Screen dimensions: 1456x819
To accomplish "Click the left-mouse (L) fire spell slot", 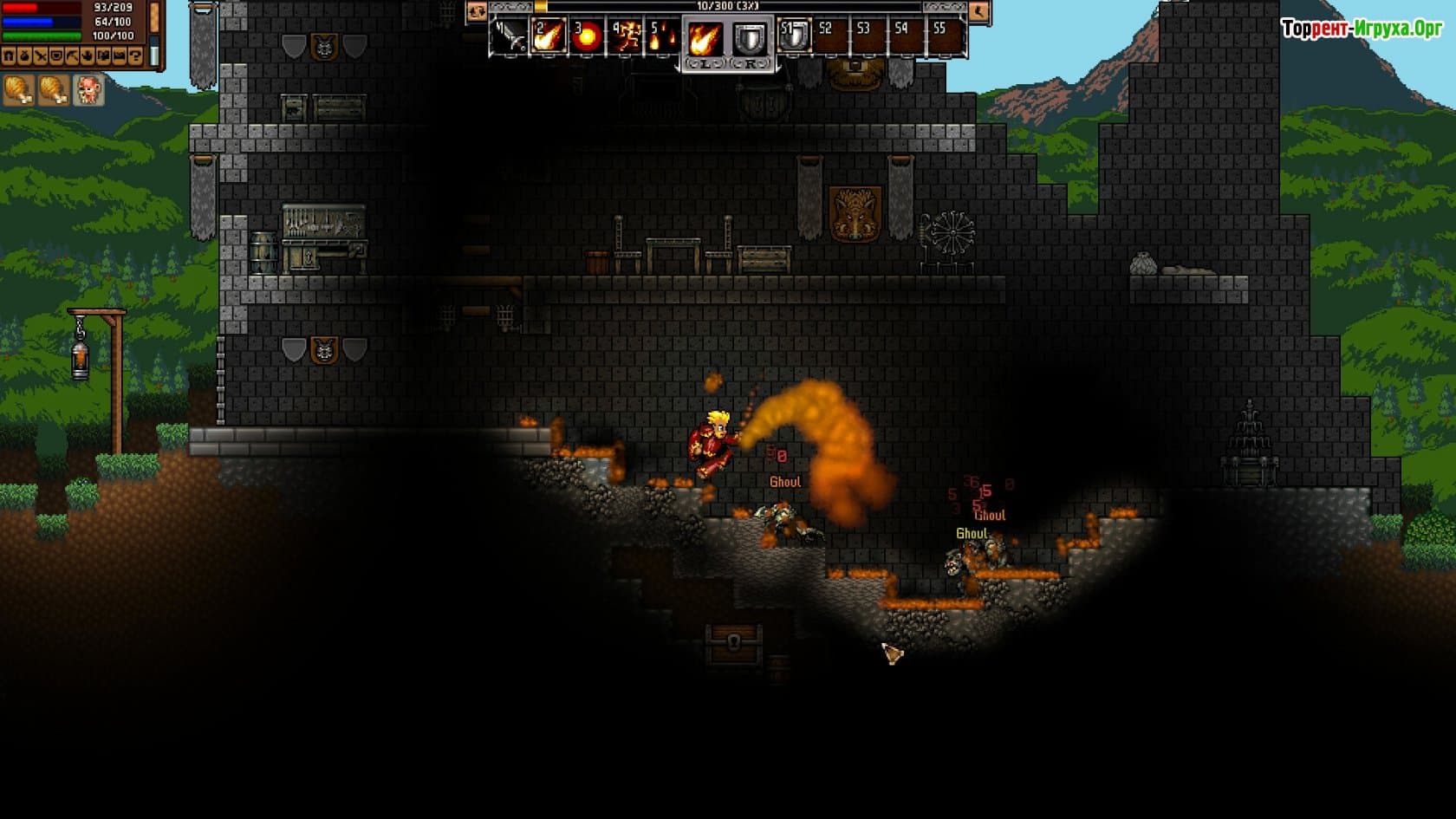I will pyautogui.click(x=705, y=39).
